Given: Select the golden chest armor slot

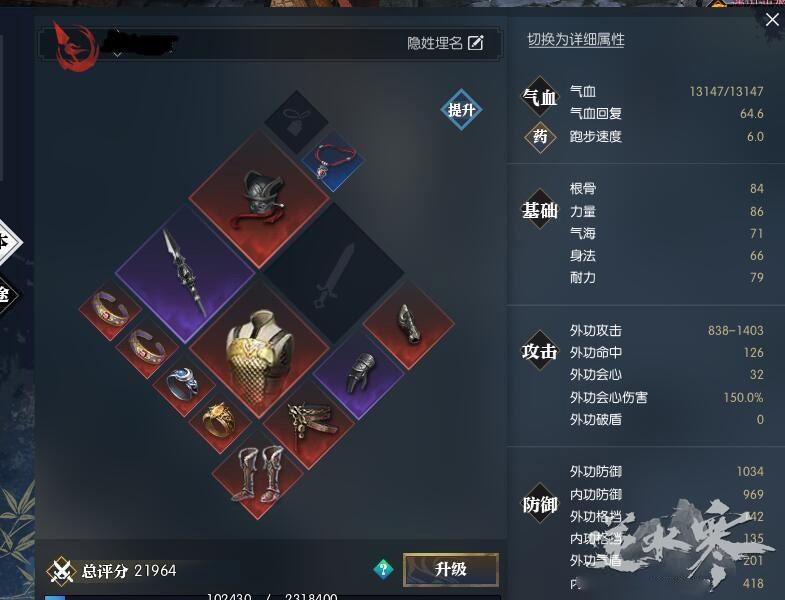Looking at the screenshot, I should (x=259, y=345).
